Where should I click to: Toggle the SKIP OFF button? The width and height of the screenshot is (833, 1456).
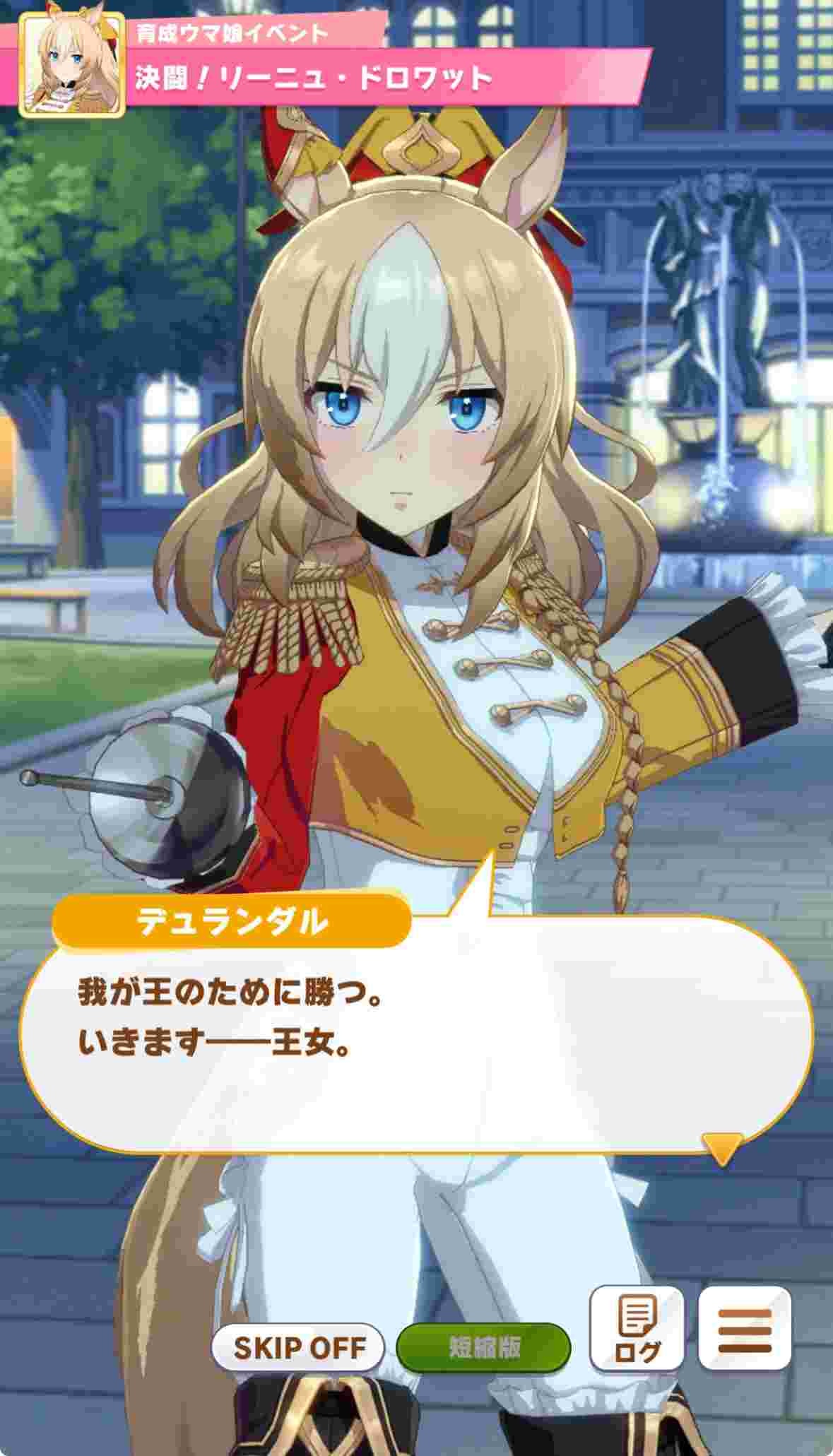point(298,1346)
